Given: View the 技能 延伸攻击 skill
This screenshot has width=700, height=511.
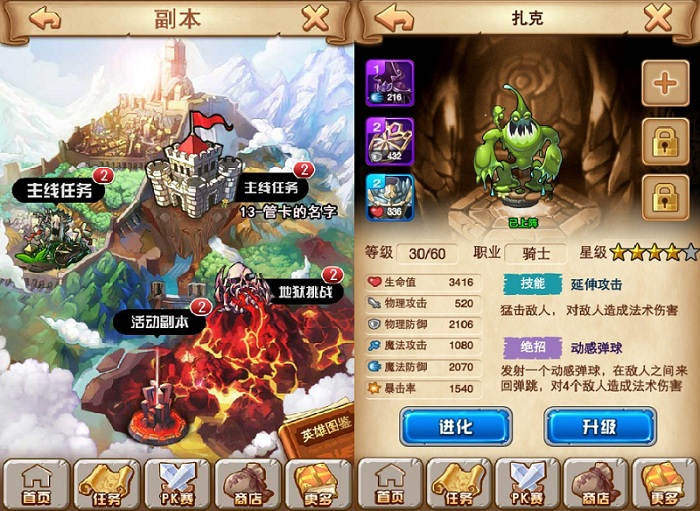Looking at the screenshot, I should [529, 283].
